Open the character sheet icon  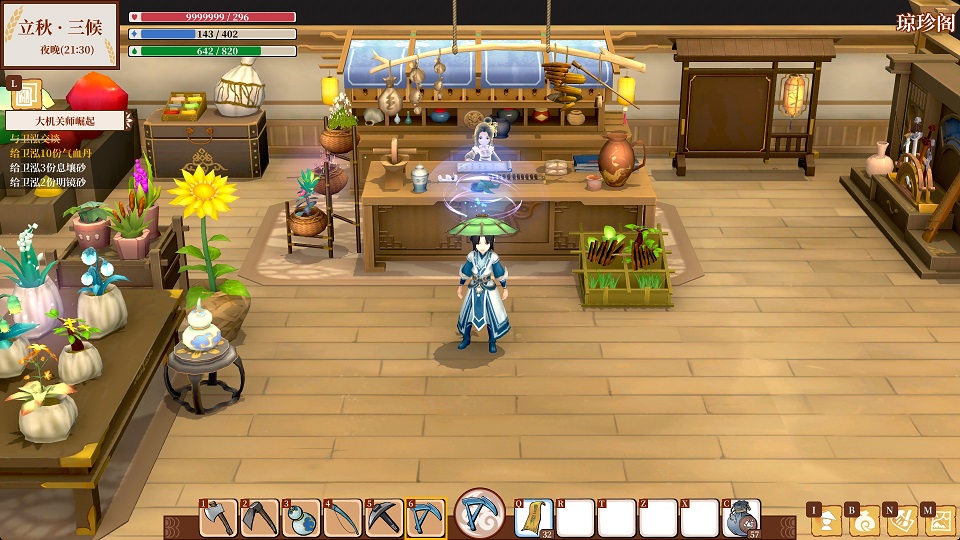click(827, 520)
